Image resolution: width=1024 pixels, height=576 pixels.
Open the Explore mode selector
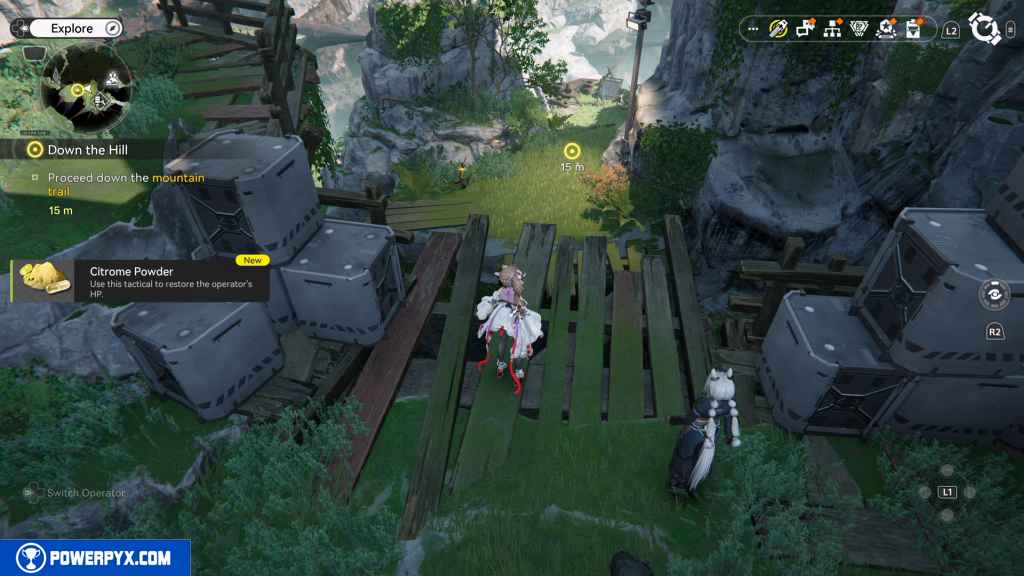pyautogui.click(x=71, y=29)
